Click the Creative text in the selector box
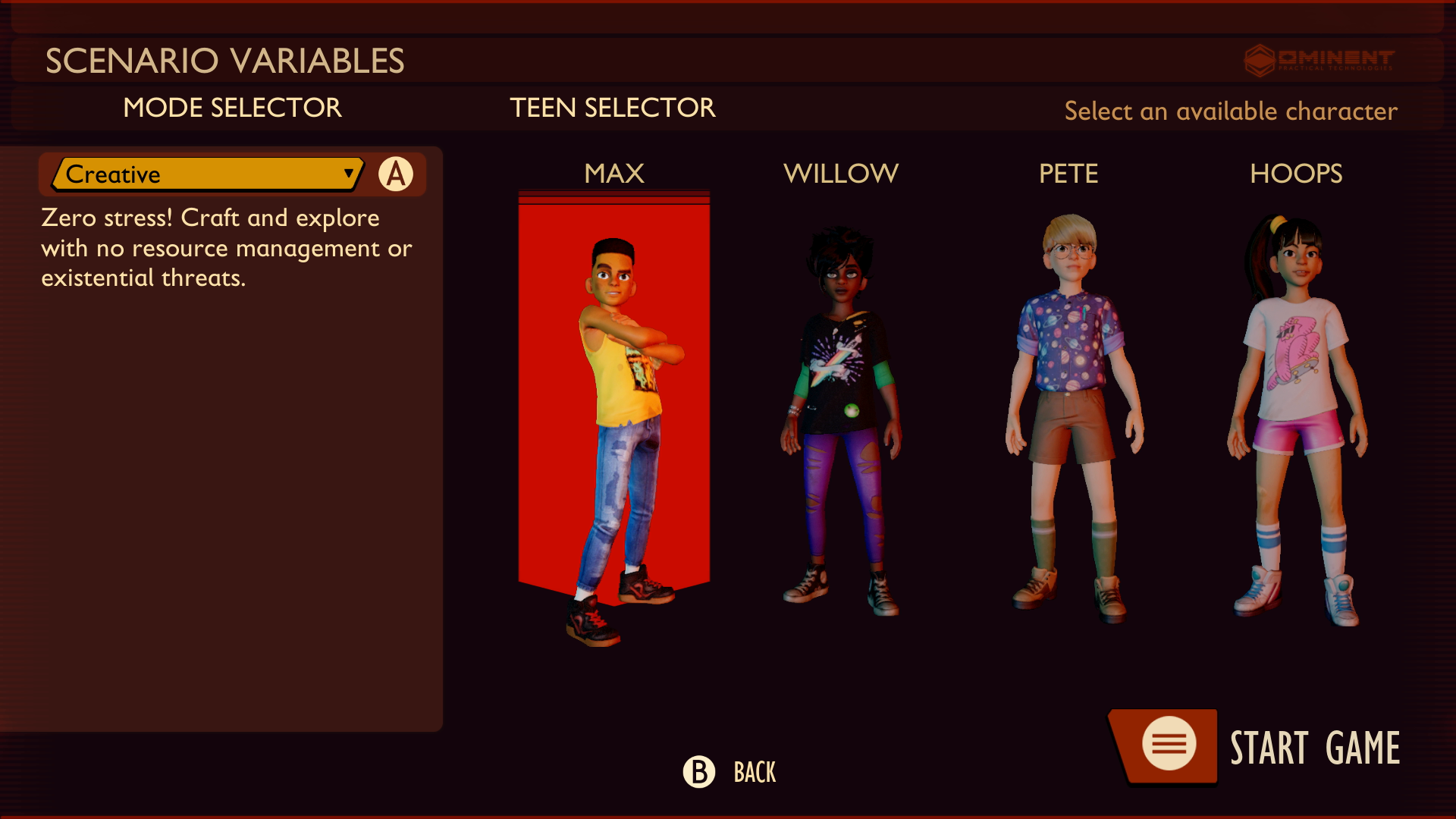The width and height of the screenshot is (1456, 819). pos(112,174)
